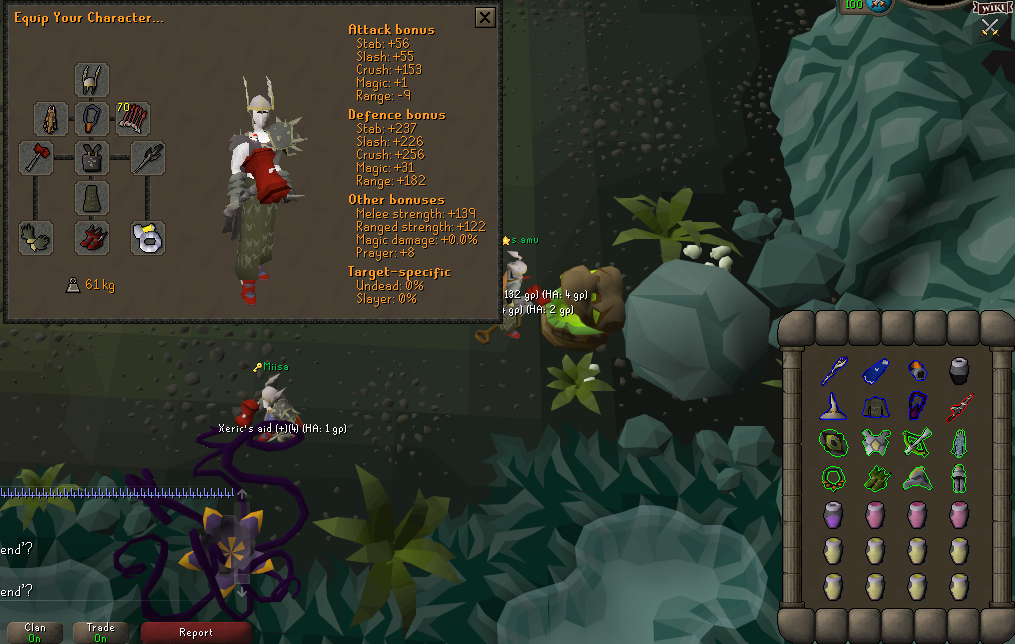Select the equipped gloves slot

click(x=36, y=237)
